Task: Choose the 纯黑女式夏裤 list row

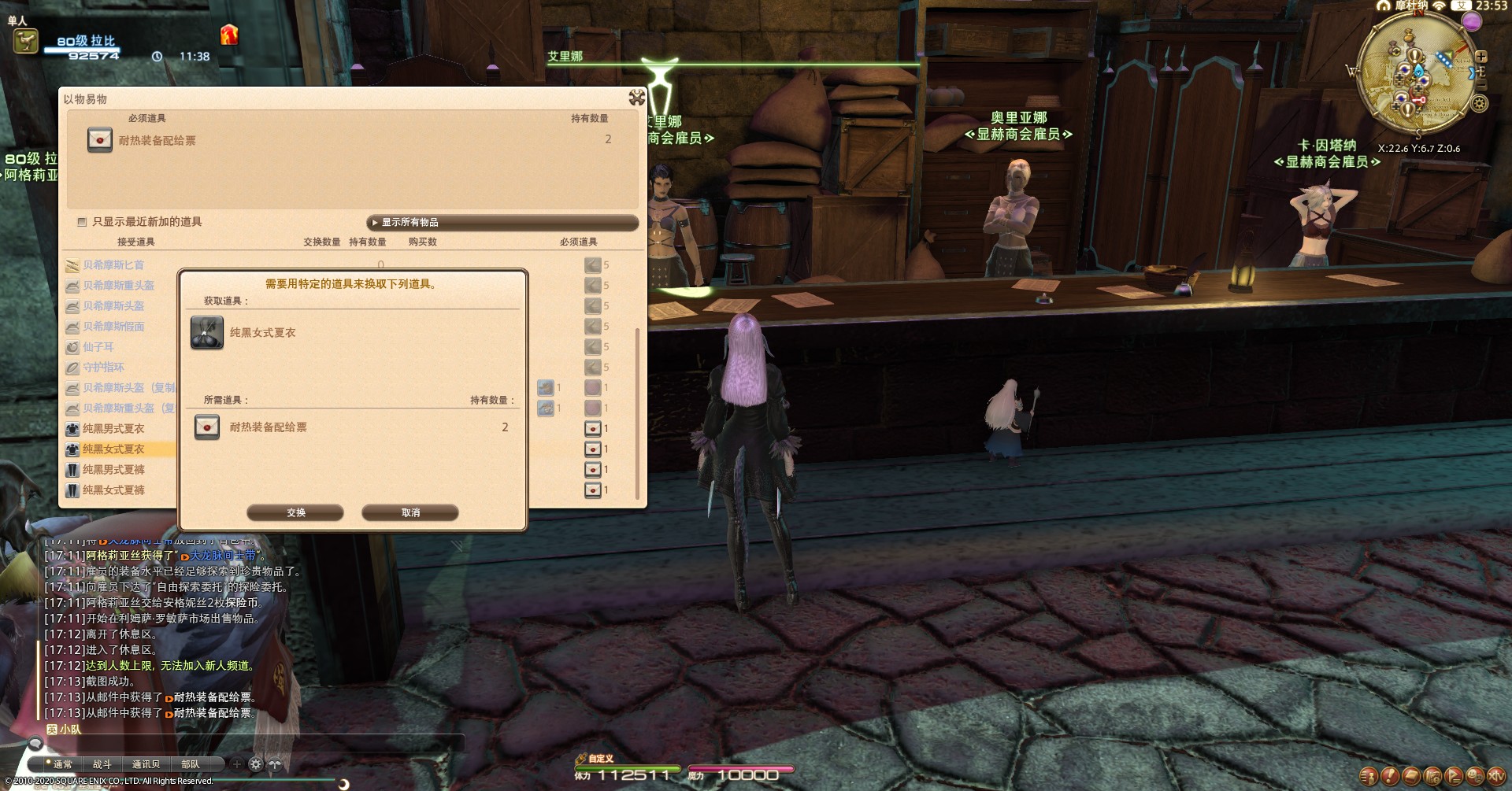Action: (113, 490)
